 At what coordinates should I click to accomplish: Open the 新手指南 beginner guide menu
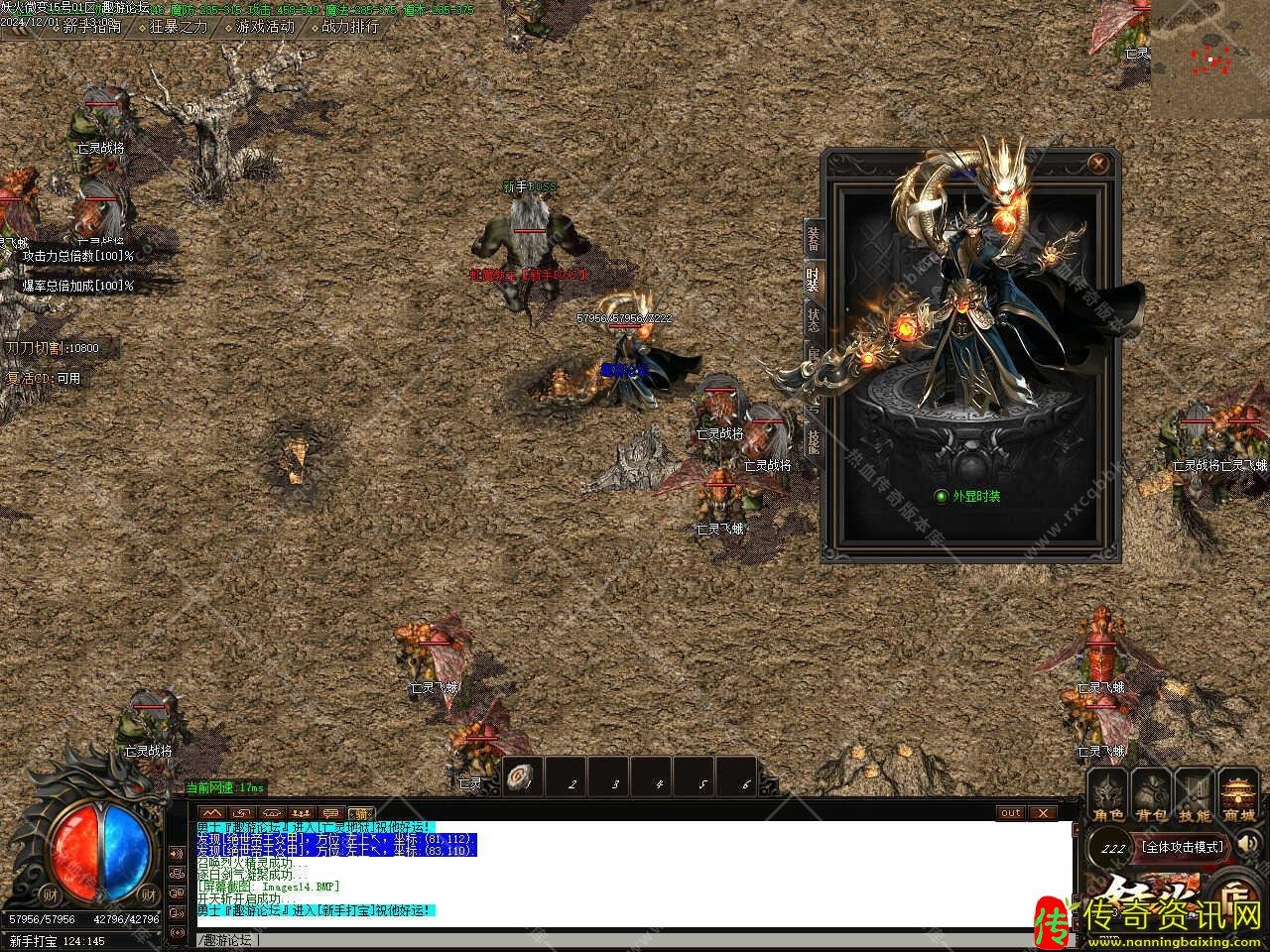click(x=91, y=27)
